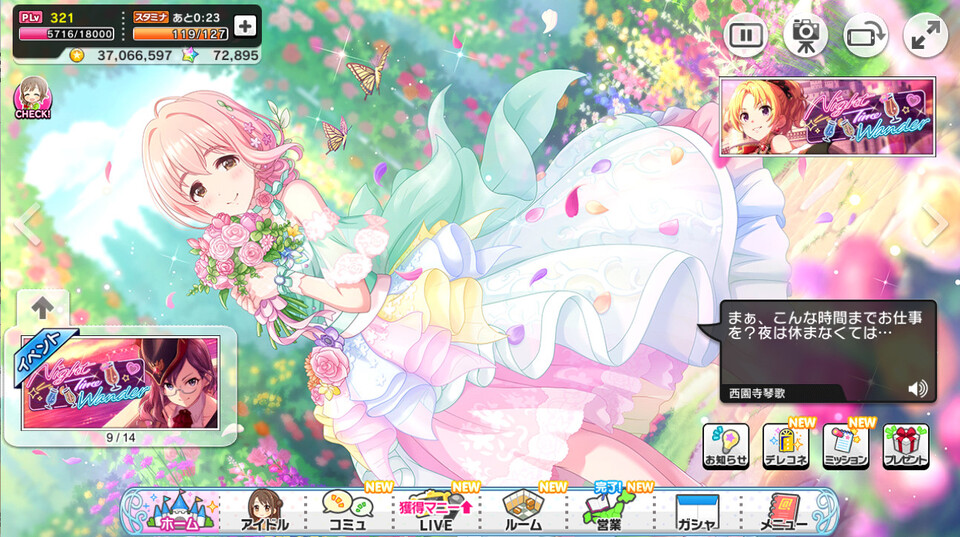Pause the home screen animation

746,36
